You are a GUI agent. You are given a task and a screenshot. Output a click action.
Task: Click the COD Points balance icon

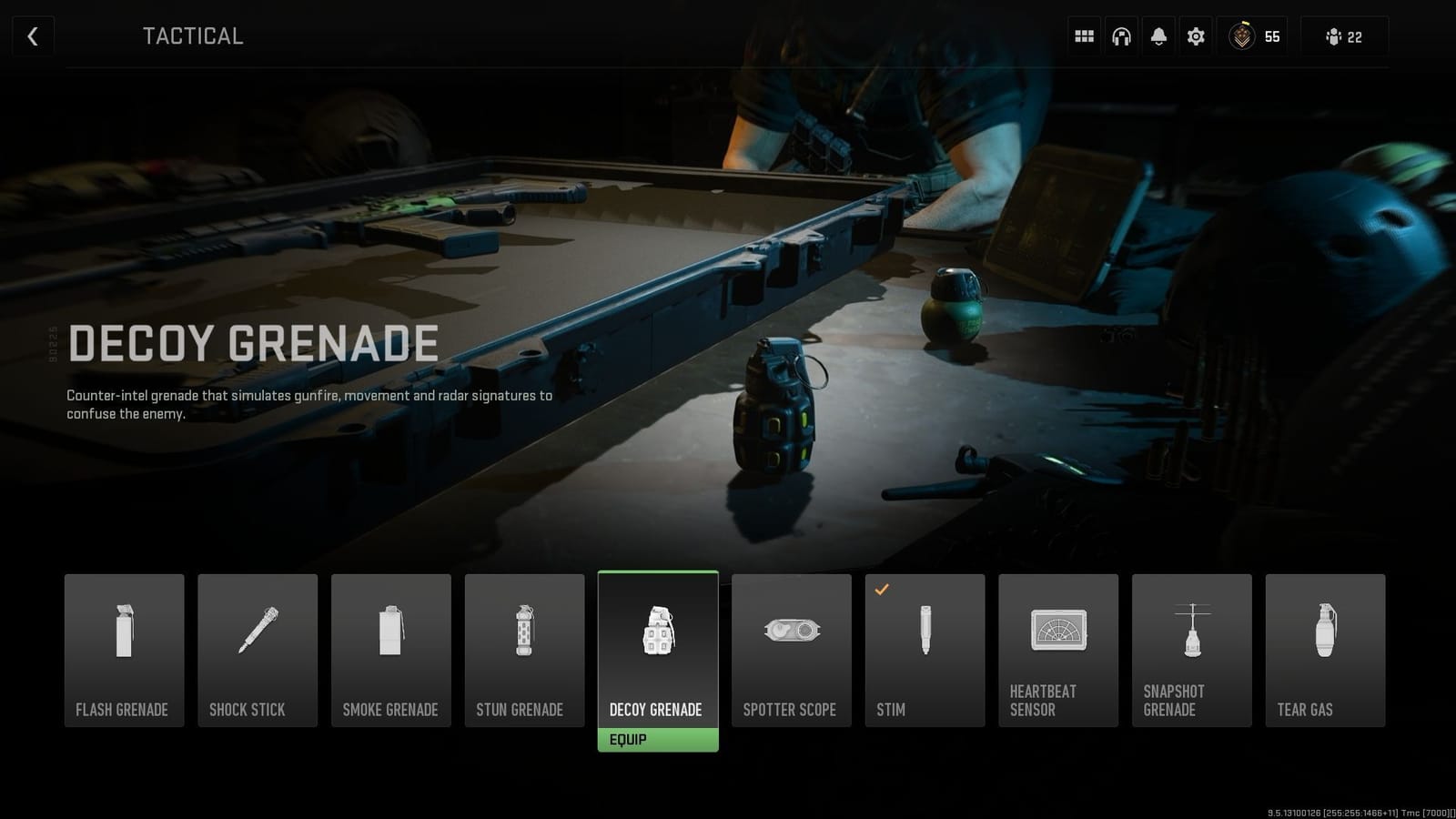tap(1243, 36)
